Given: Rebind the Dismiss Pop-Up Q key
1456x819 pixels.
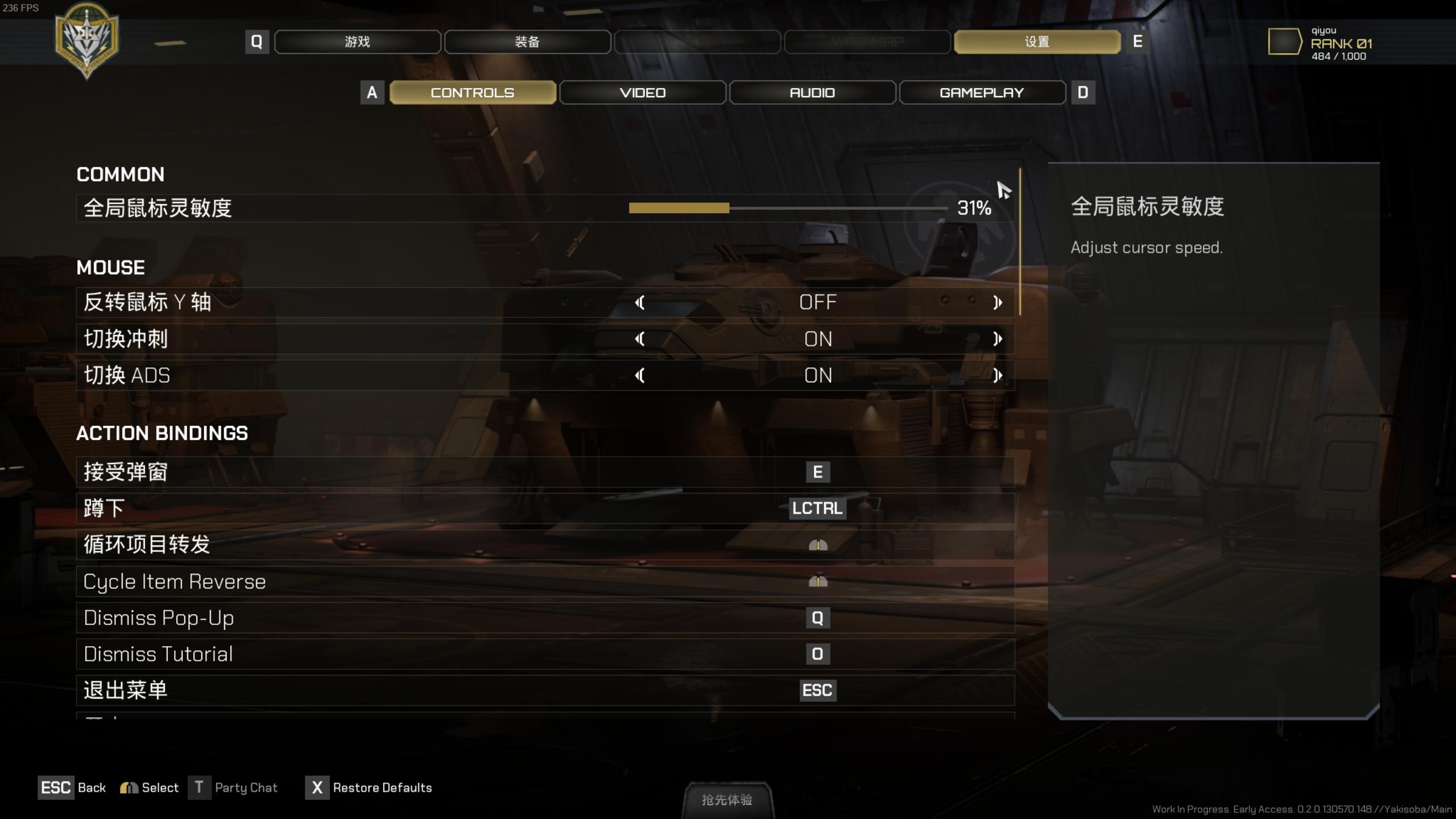Looking at the screenshot, I should [817, 618].
